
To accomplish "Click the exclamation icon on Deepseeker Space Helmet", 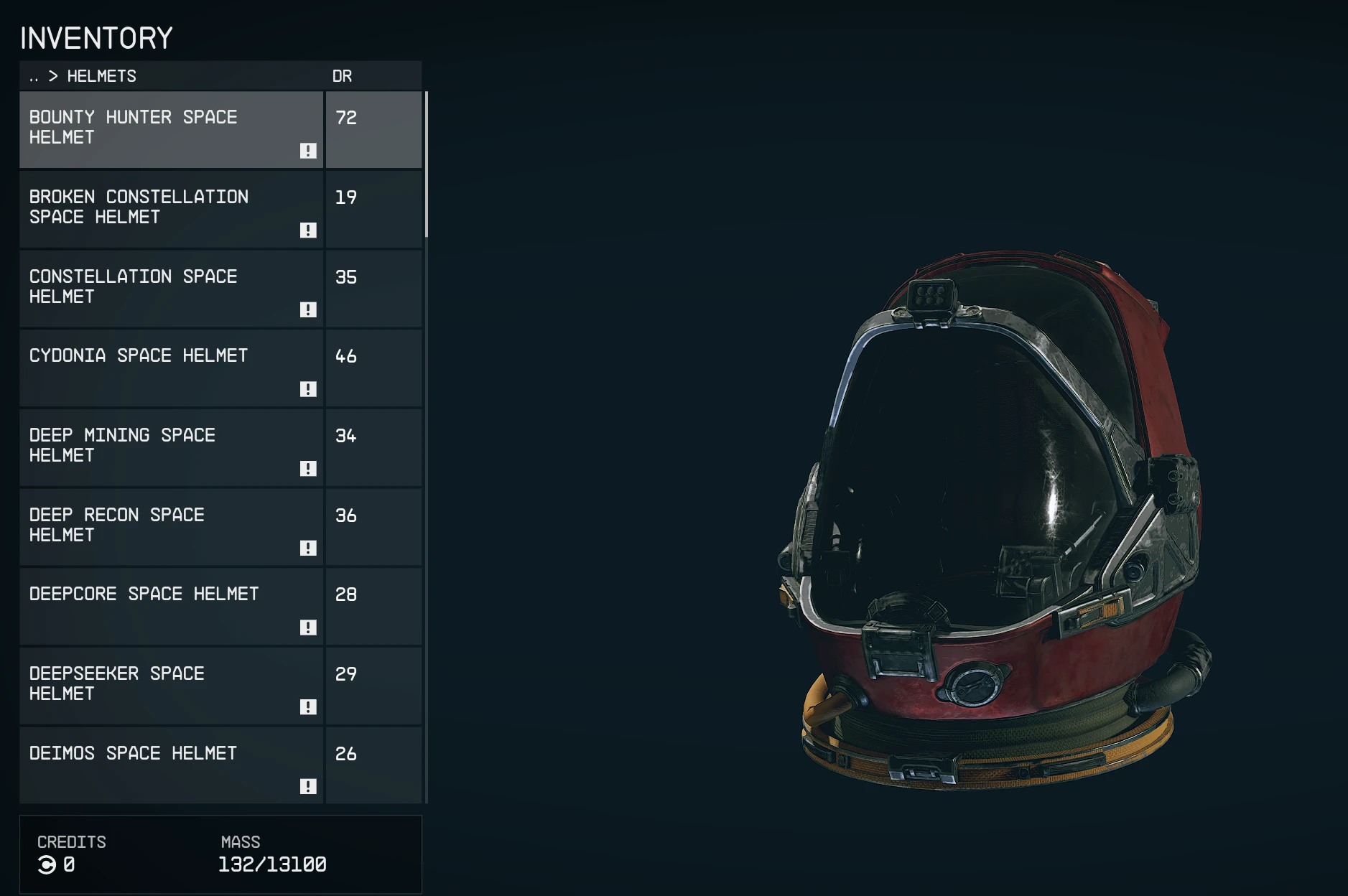I will coord(309,708).
